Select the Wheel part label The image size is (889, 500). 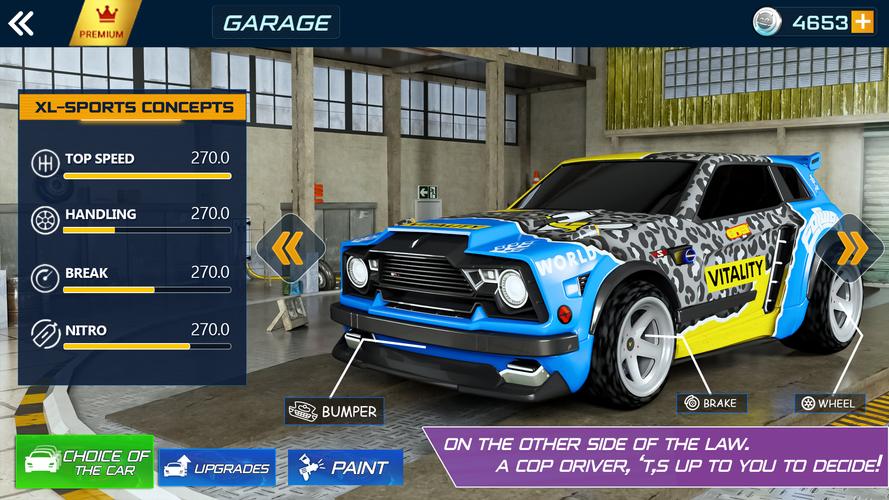[829, 403]
